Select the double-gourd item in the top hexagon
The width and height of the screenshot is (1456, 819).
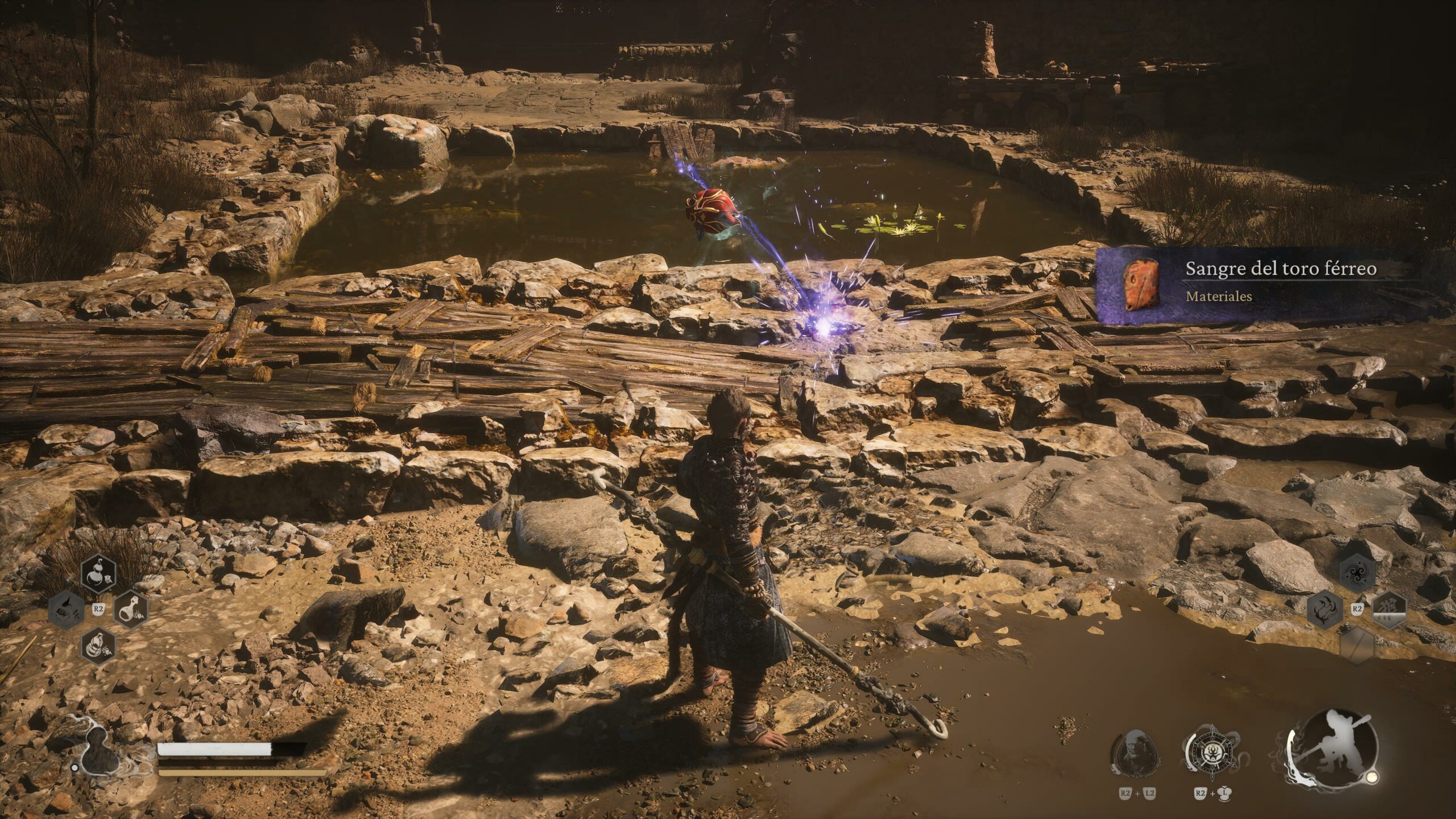(99, 573)
